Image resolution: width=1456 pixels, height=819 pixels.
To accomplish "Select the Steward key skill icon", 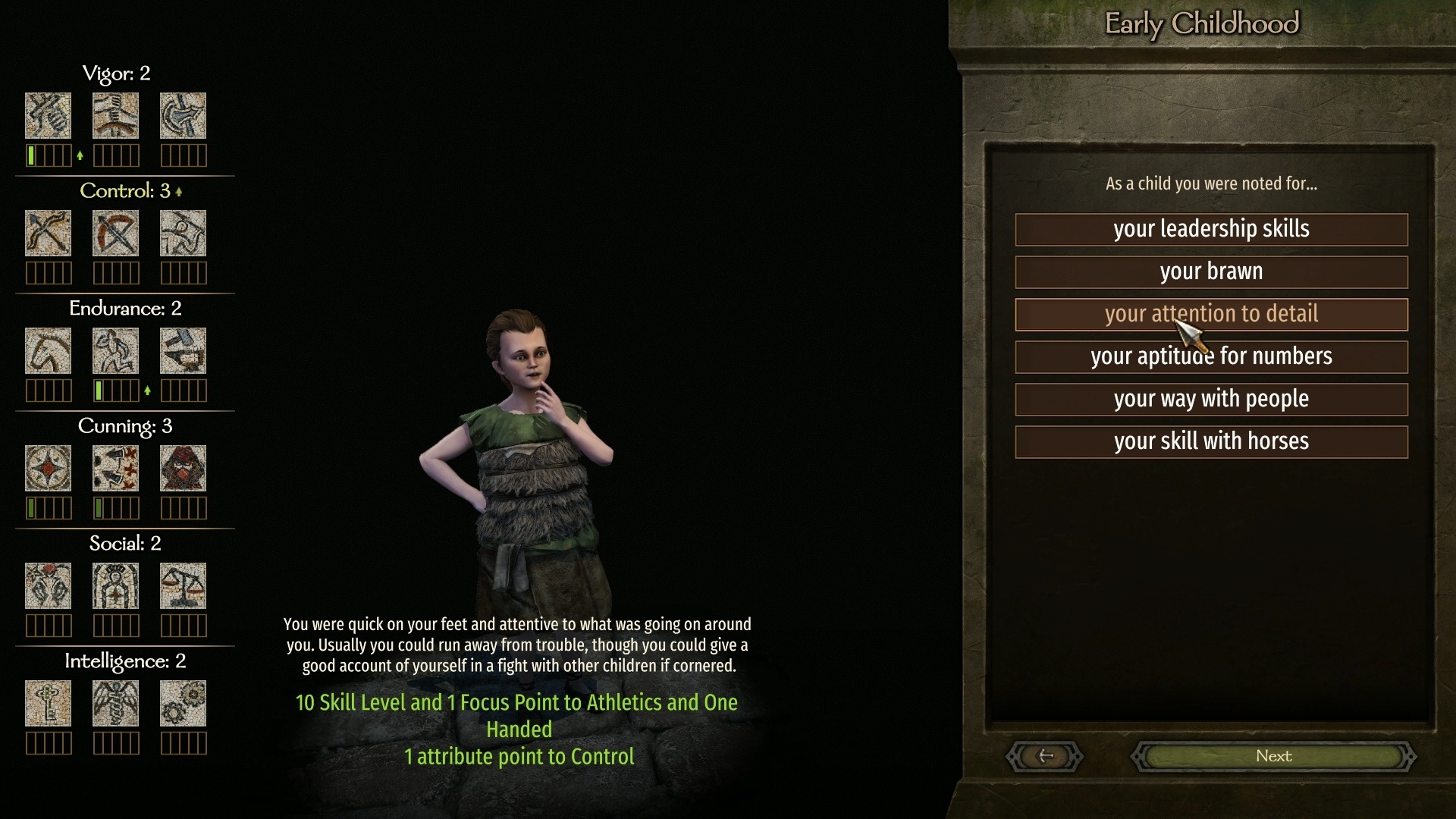I will (48, 703).
